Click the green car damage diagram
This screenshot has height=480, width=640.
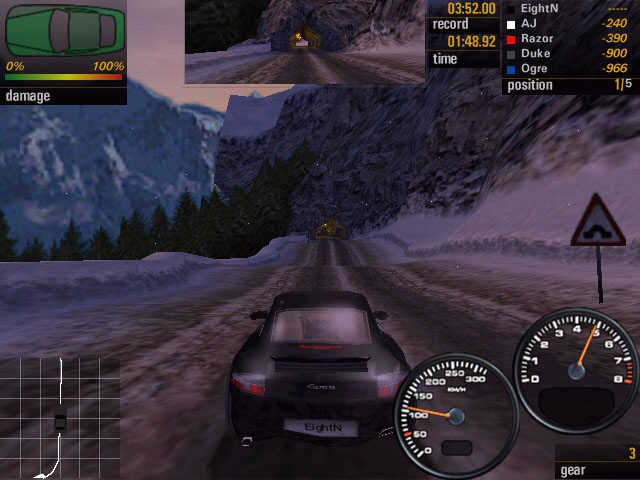point(65,30)
